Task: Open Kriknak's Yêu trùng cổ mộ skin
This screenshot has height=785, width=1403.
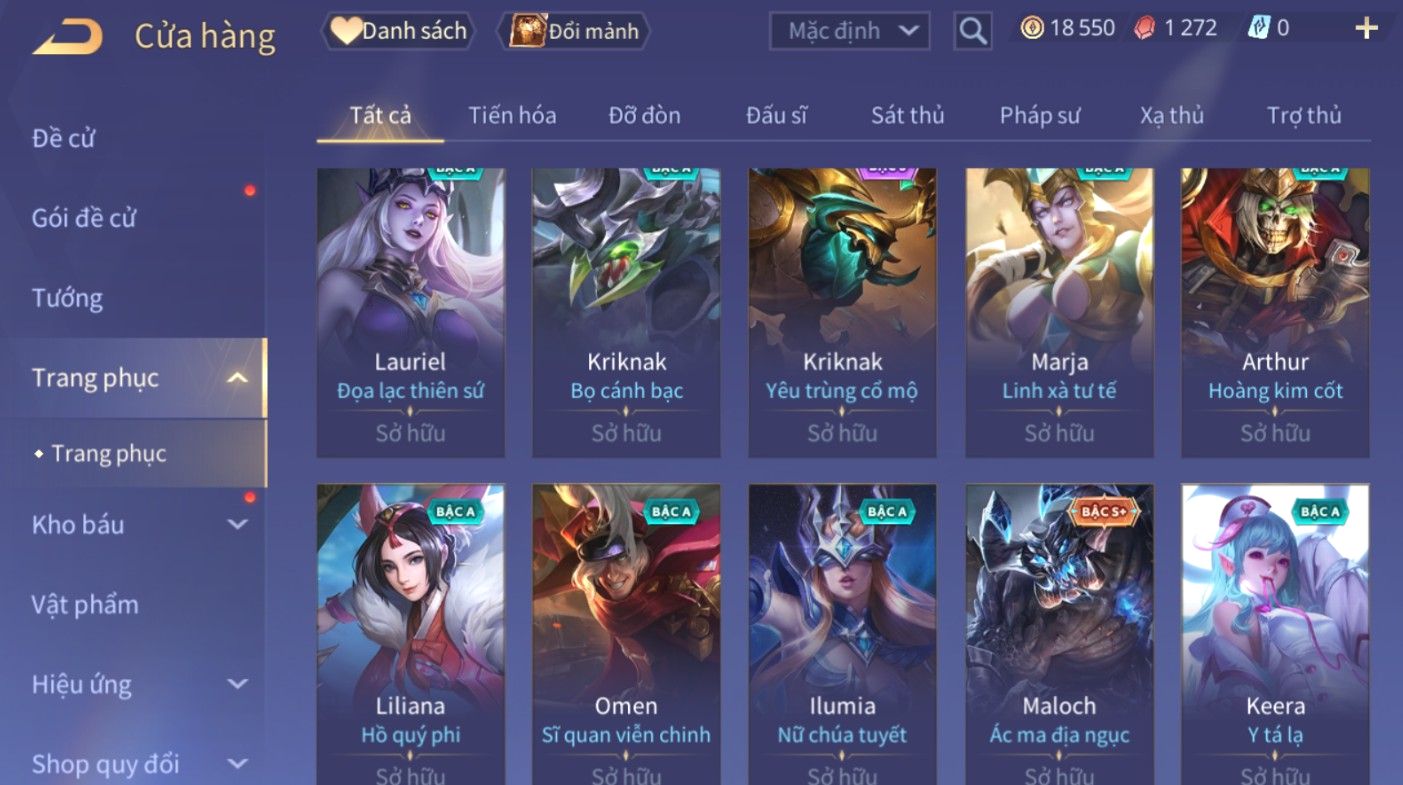Action: click(842, 312)
